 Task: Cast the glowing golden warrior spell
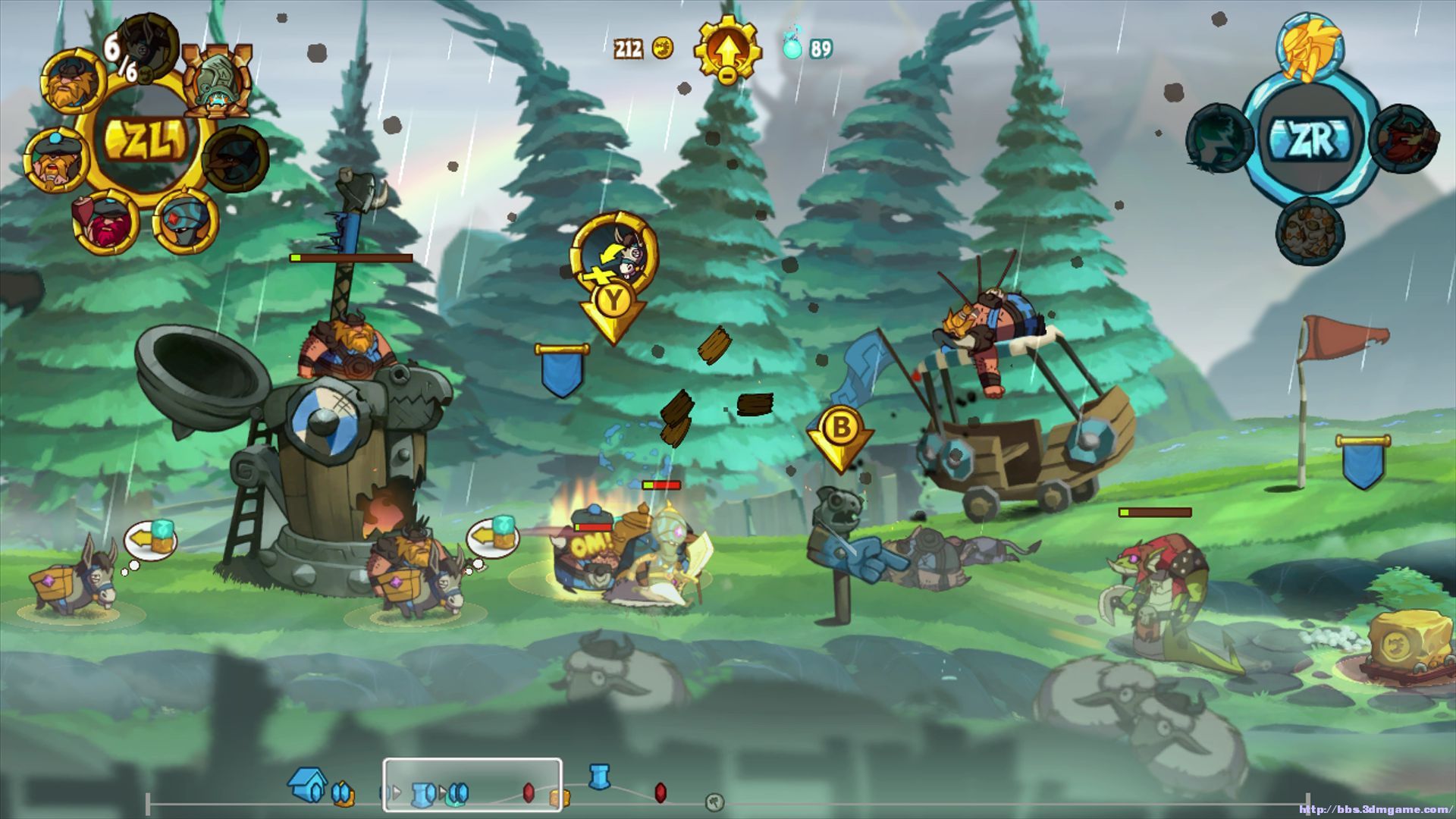click(1310, 47)
